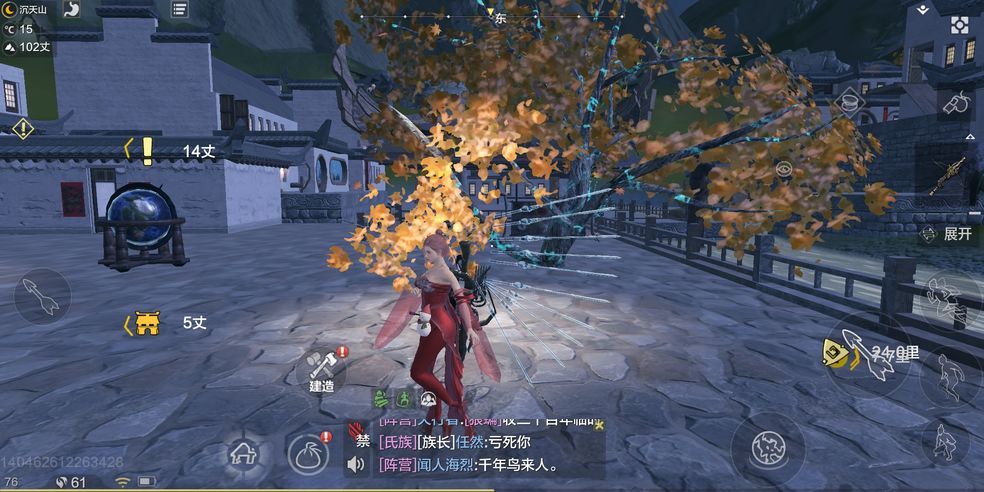
Task: Open the sun and moon time icon
Action: 10,9
